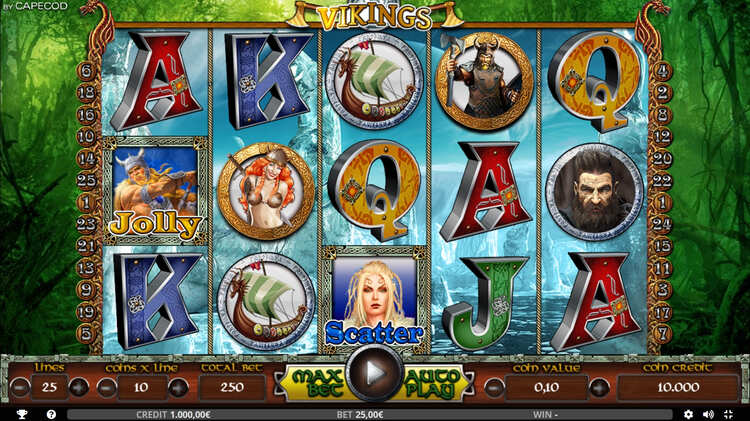
Task: Spin the reels with the play button
Action: (375, 375)
